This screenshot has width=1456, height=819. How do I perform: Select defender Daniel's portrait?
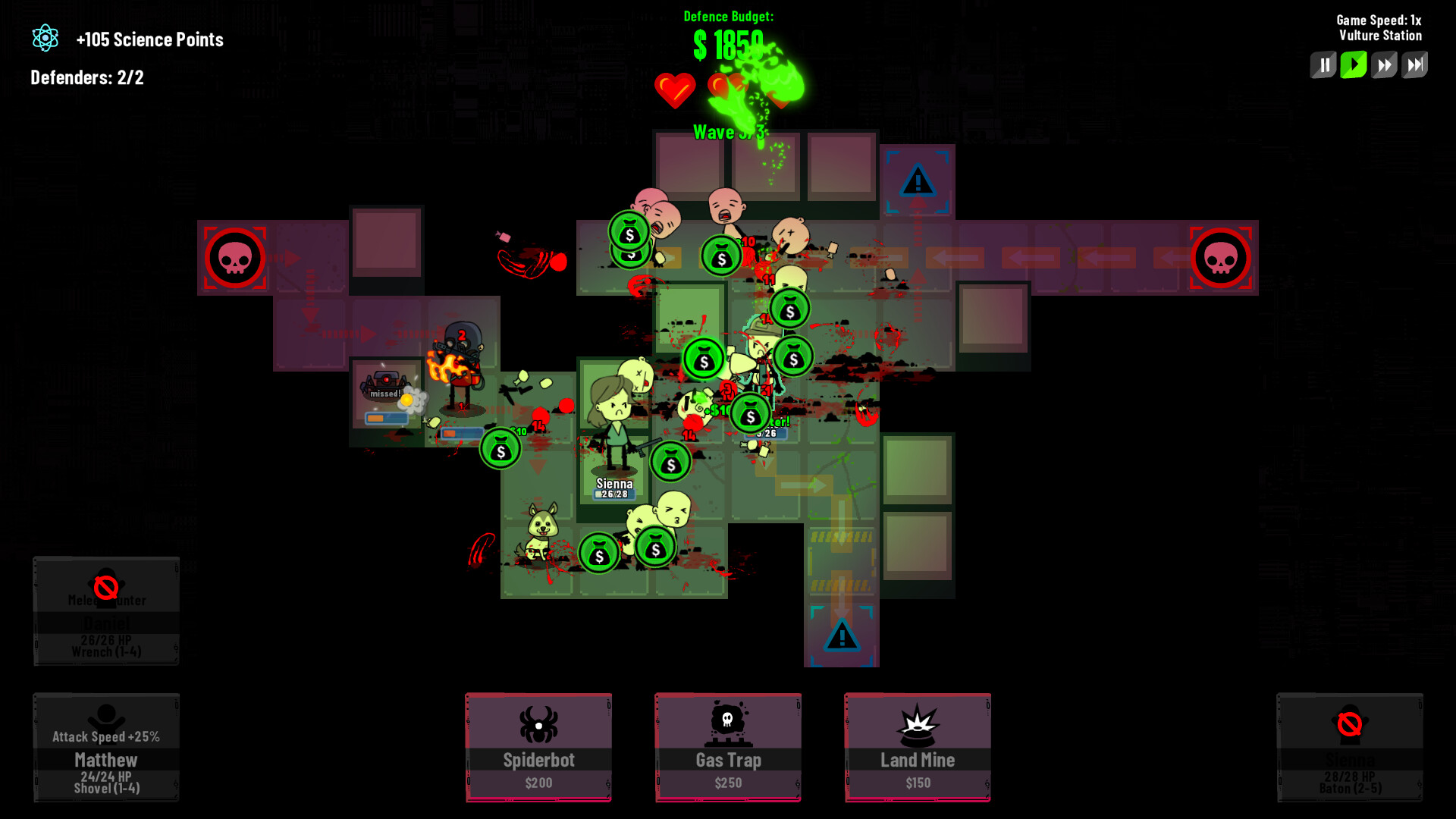[x=105, y=610]
